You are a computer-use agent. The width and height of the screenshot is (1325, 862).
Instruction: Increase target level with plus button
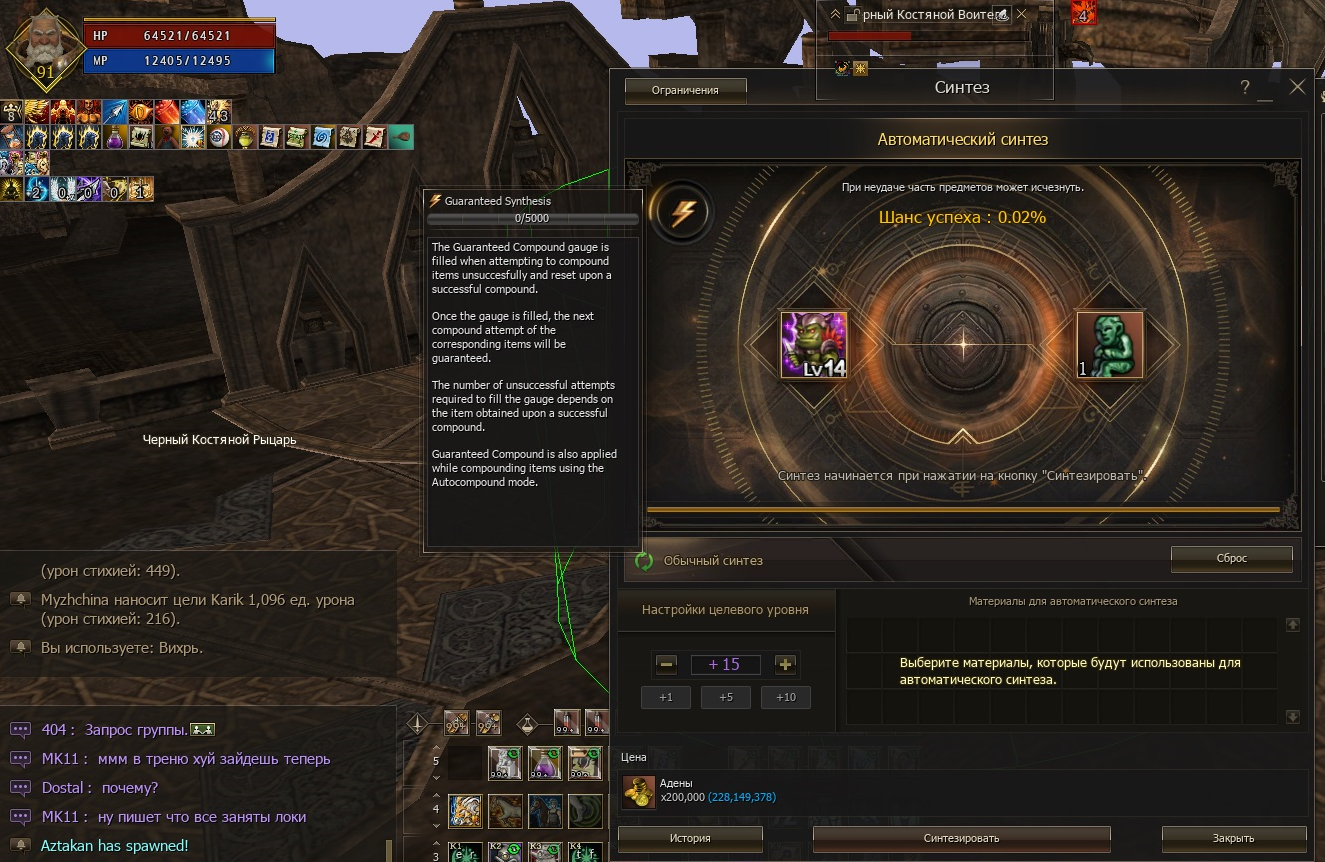[785, 665]
